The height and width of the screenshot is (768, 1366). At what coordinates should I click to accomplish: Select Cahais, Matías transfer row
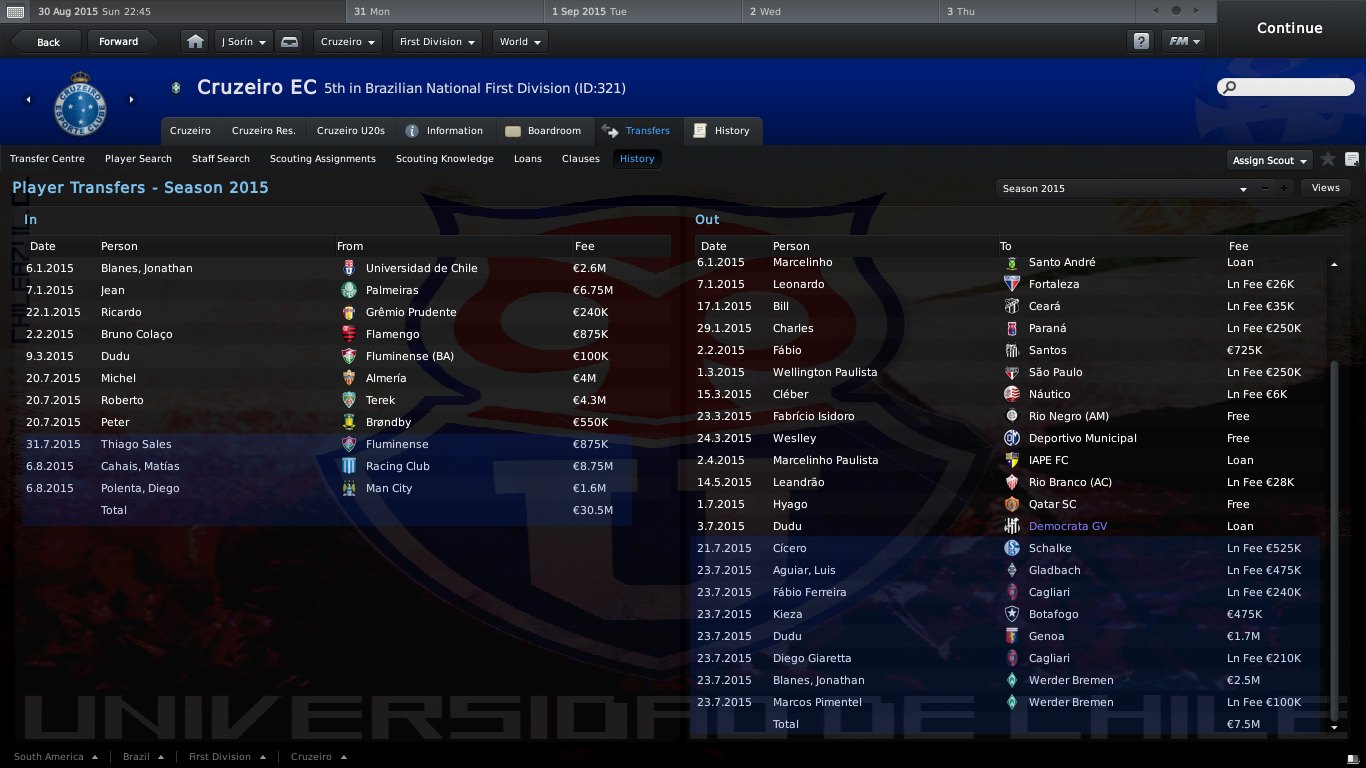tap(138, 466)
